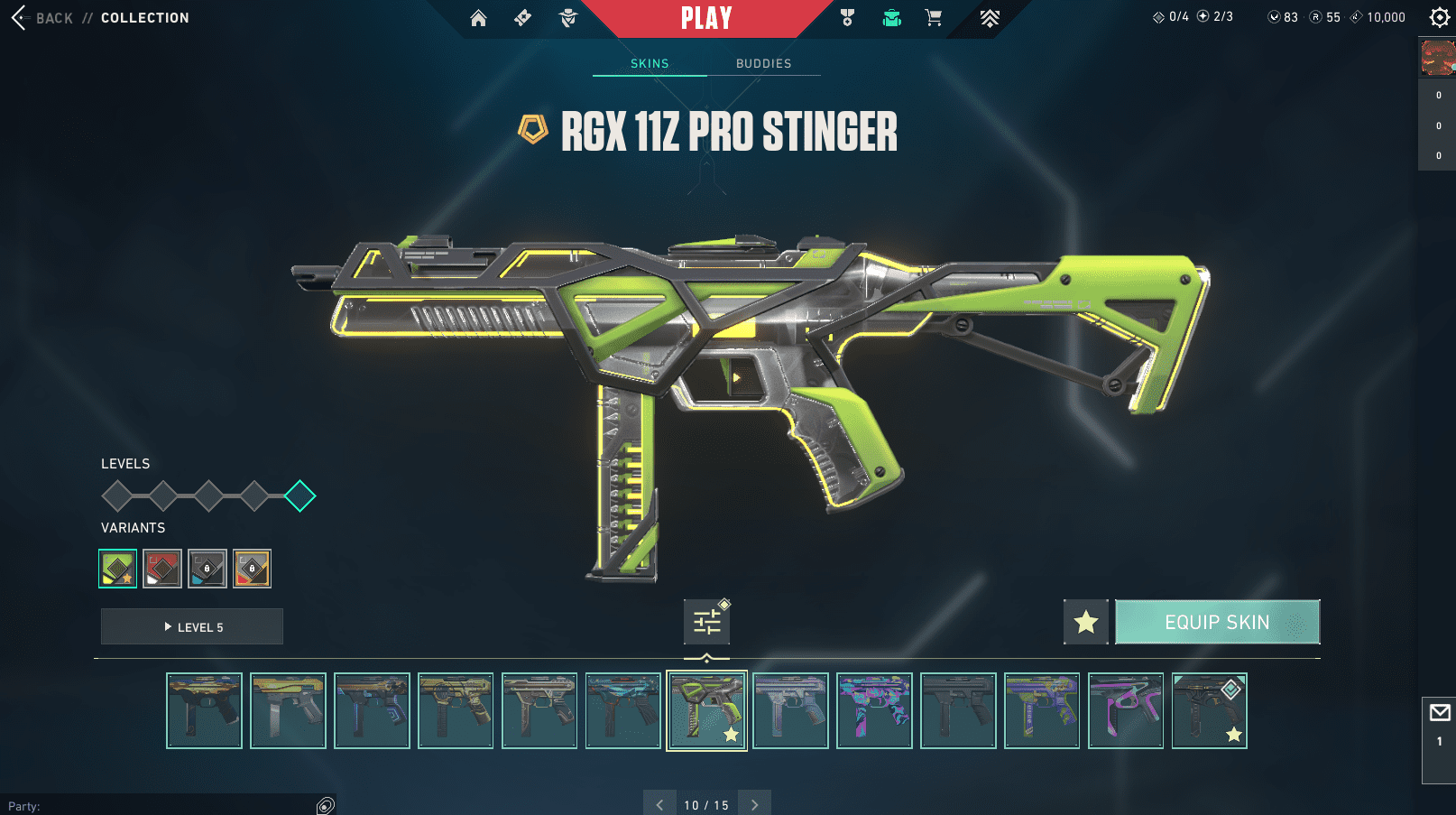The image size is (1456, 815).
Task: Equip the RGX 11Z Pro Stinger skin
Action: coord(1217,622)
